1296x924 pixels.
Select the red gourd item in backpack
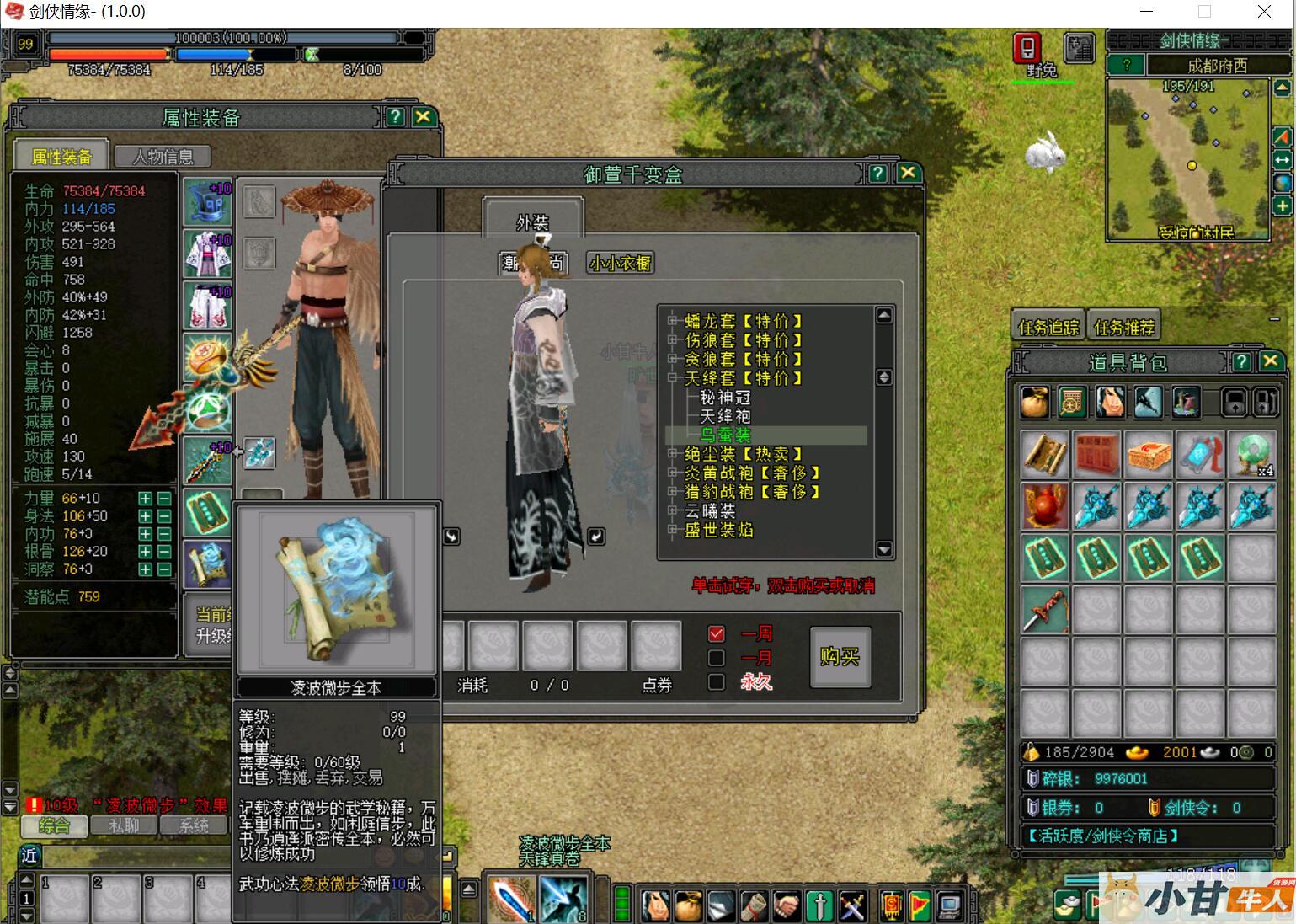click(1044, 505)
